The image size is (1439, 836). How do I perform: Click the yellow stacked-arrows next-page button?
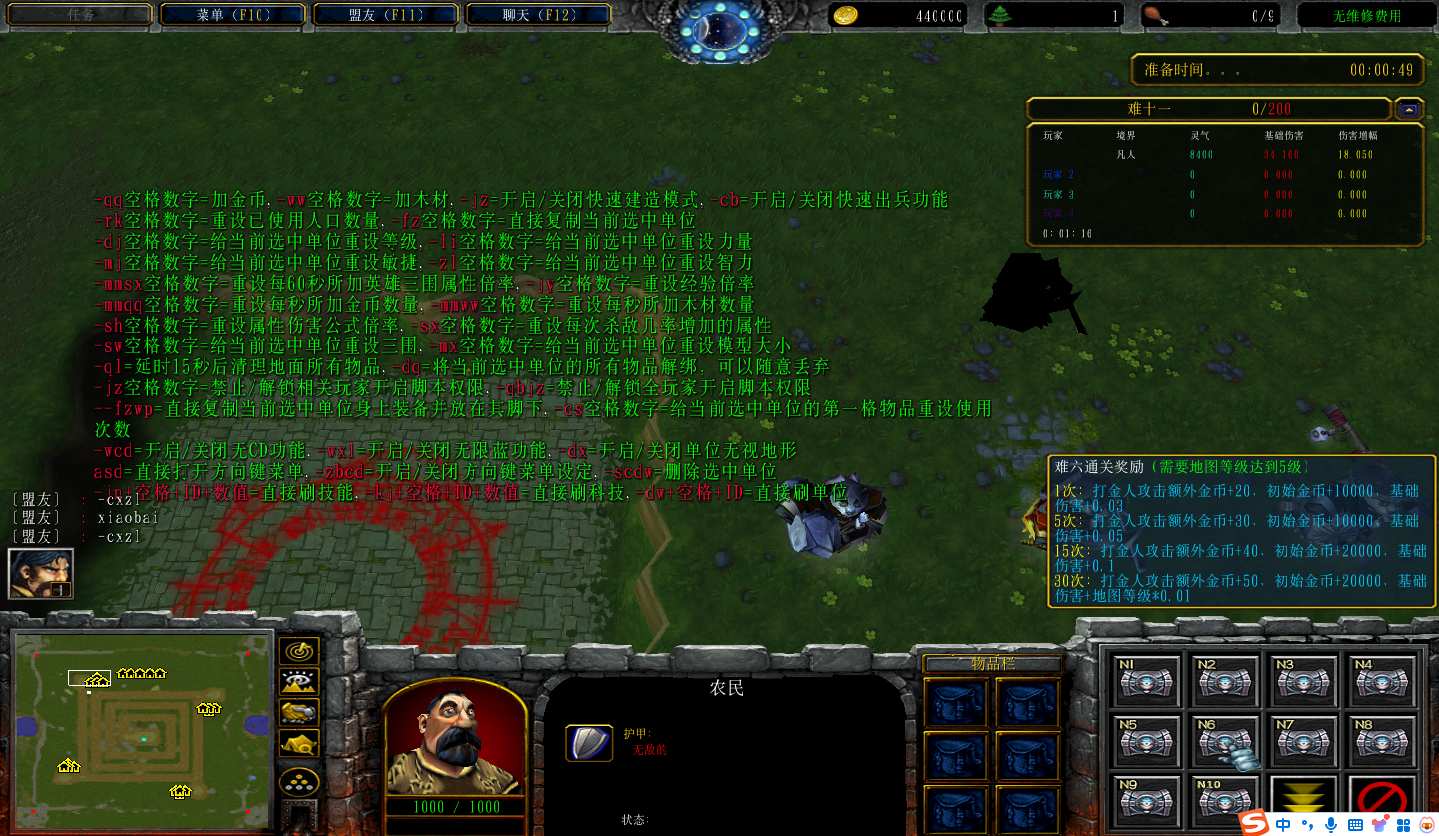[1303, 800]
